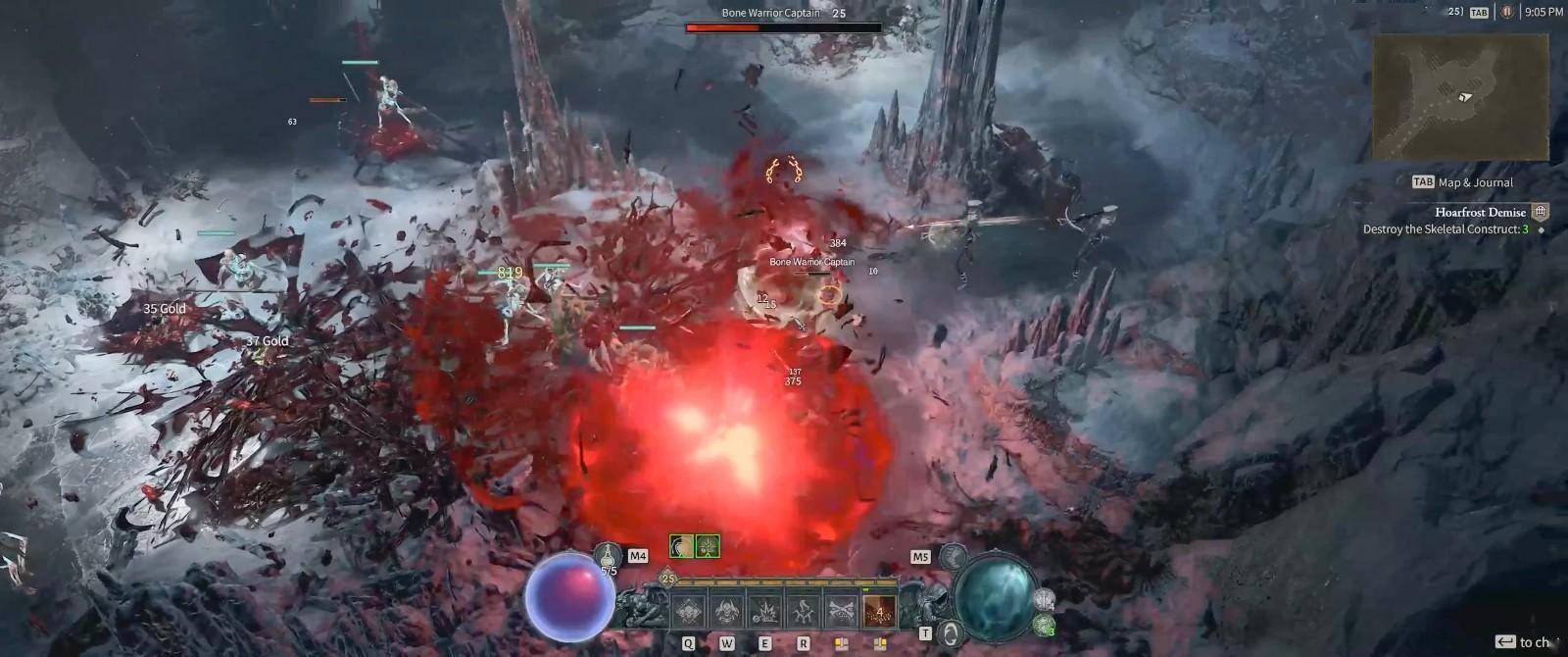Select the Hoarfrost Demise quest tracker
1568x657 pixels.
1480,212
